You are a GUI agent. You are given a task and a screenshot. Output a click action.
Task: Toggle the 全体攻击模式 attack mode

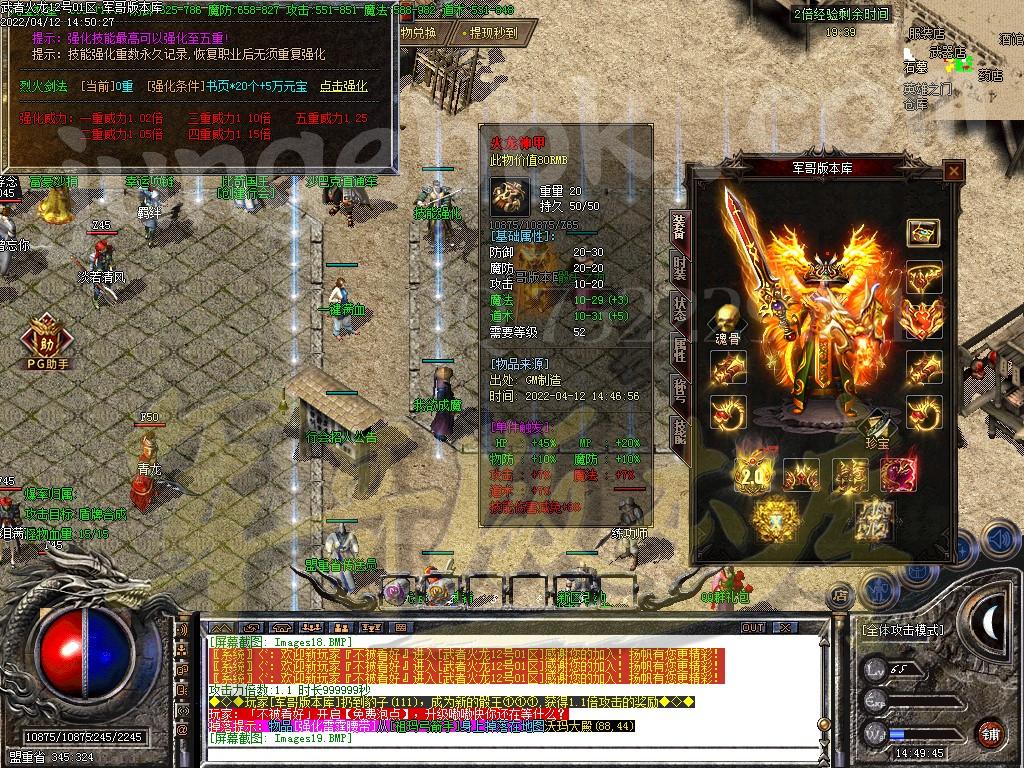coord(902,631)
